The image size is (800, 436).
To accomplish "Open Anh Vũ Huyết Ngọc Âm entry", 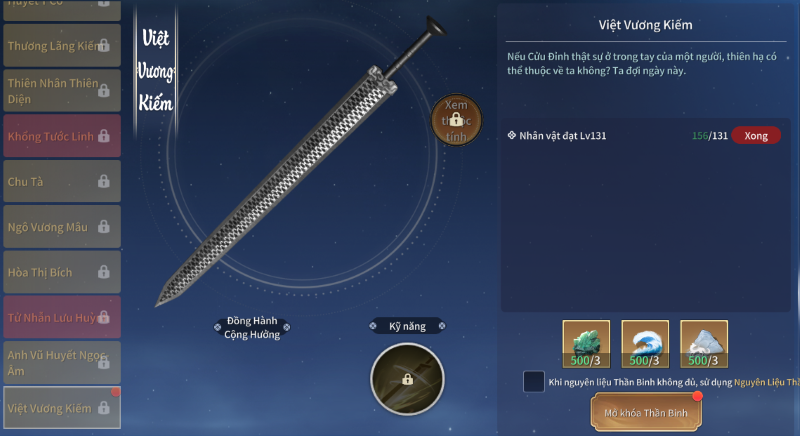I will (62, 362).
